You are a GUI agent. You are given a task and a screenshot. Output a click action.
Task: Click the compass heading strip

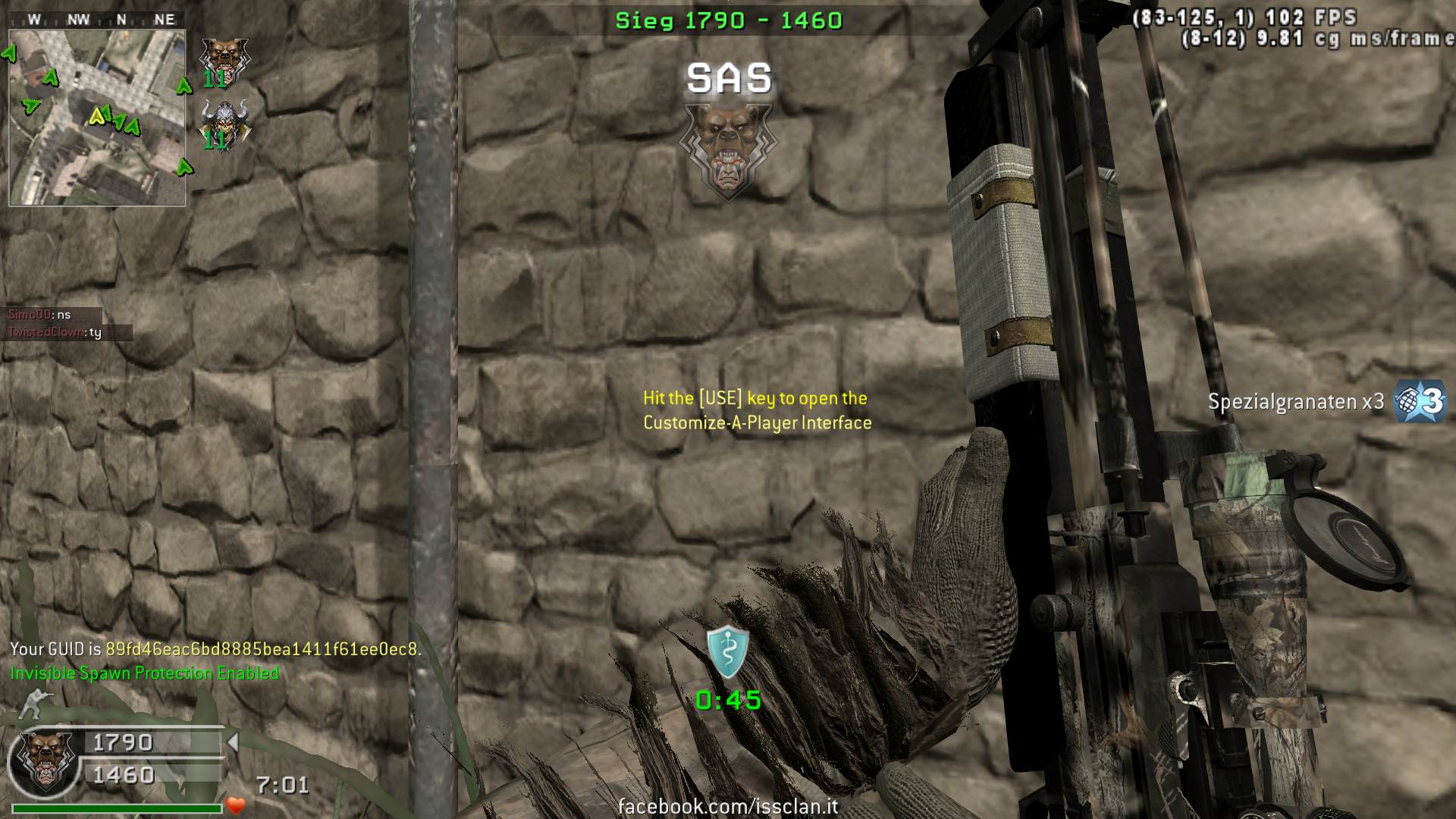[x=97, y=20]
